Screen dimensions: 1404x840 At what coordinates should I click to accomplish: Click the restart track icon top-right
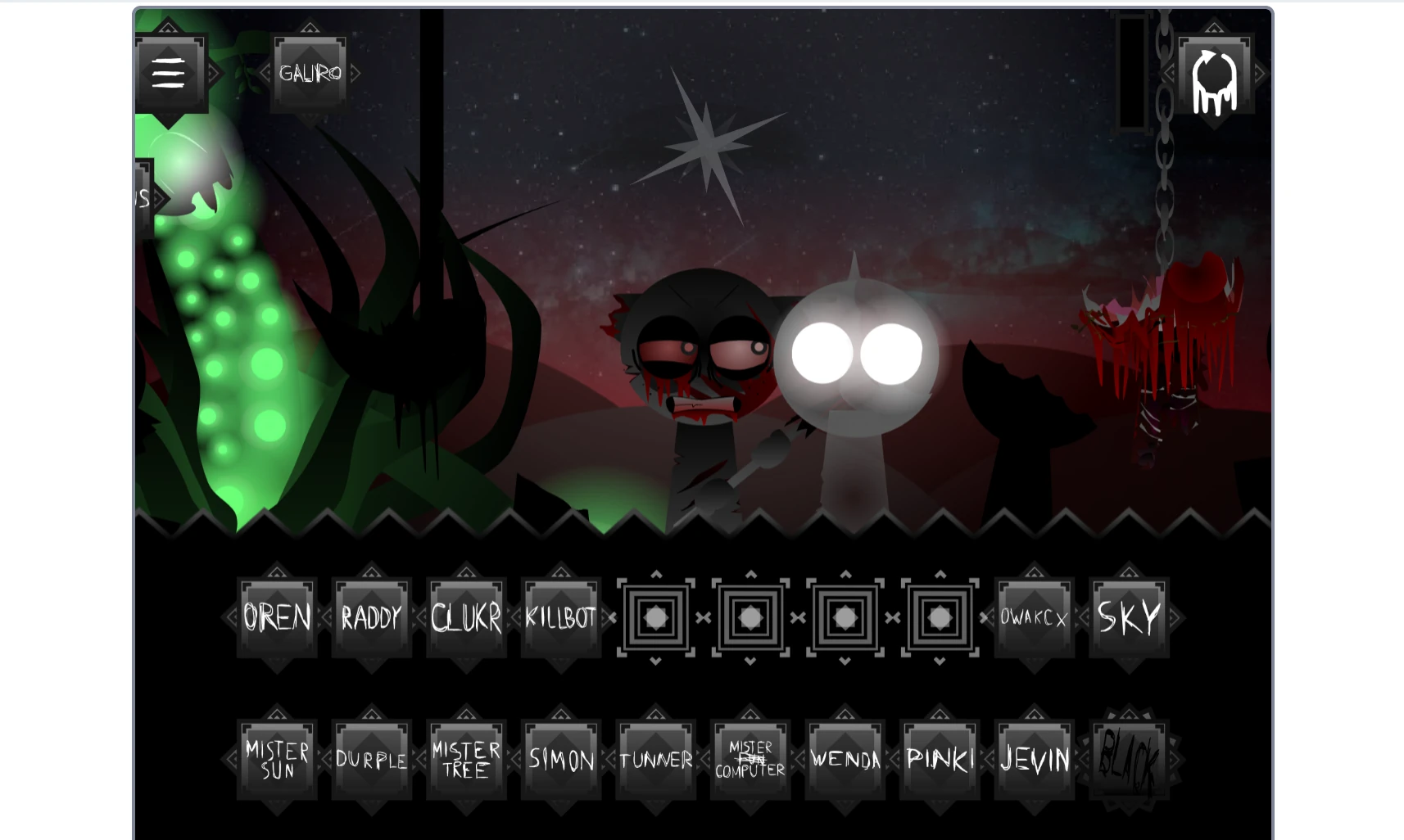pos(1215,74)
